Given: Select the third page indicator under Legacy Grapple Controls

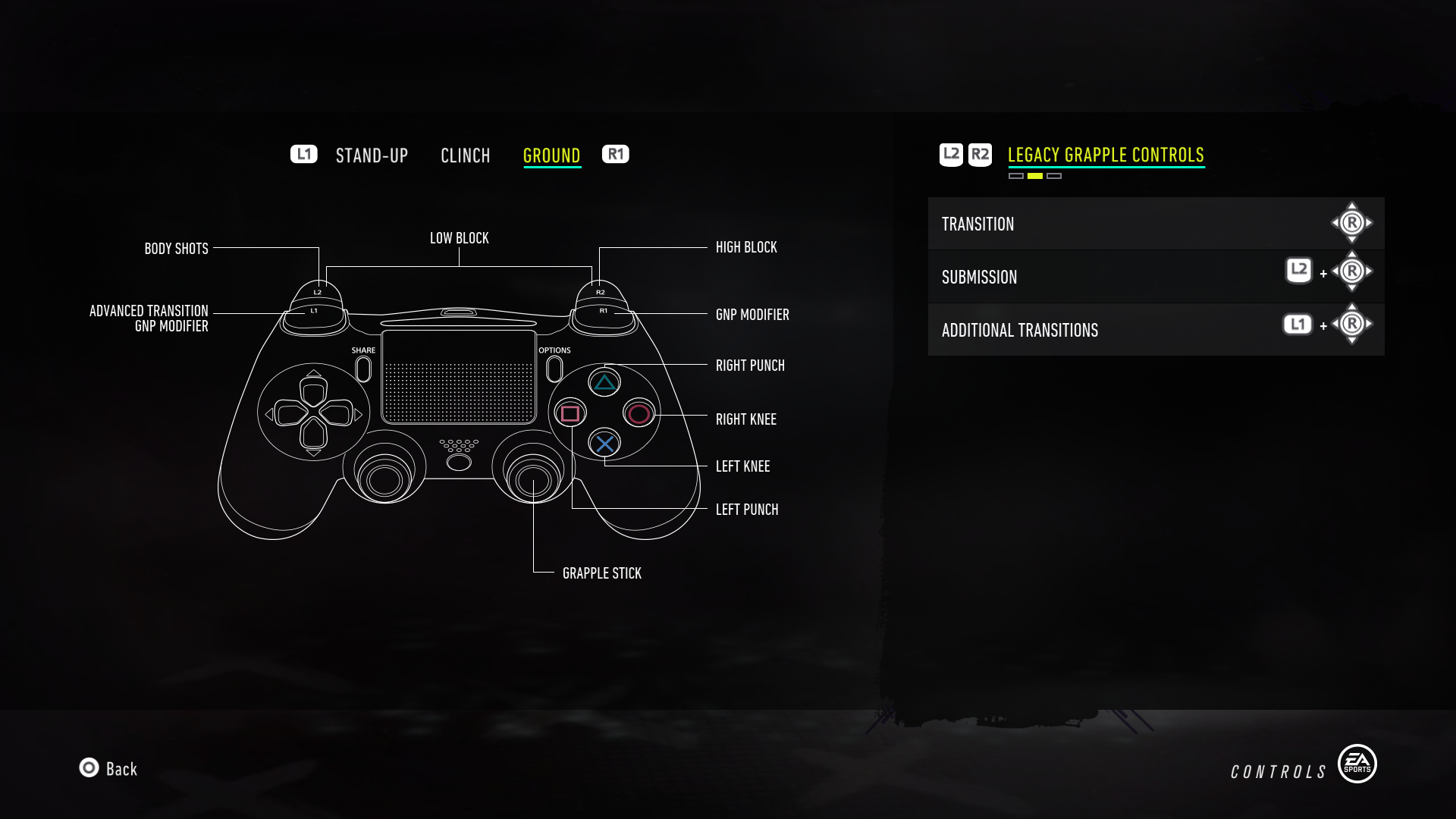Looking at the screenshot, I should tap(1053, 176).
